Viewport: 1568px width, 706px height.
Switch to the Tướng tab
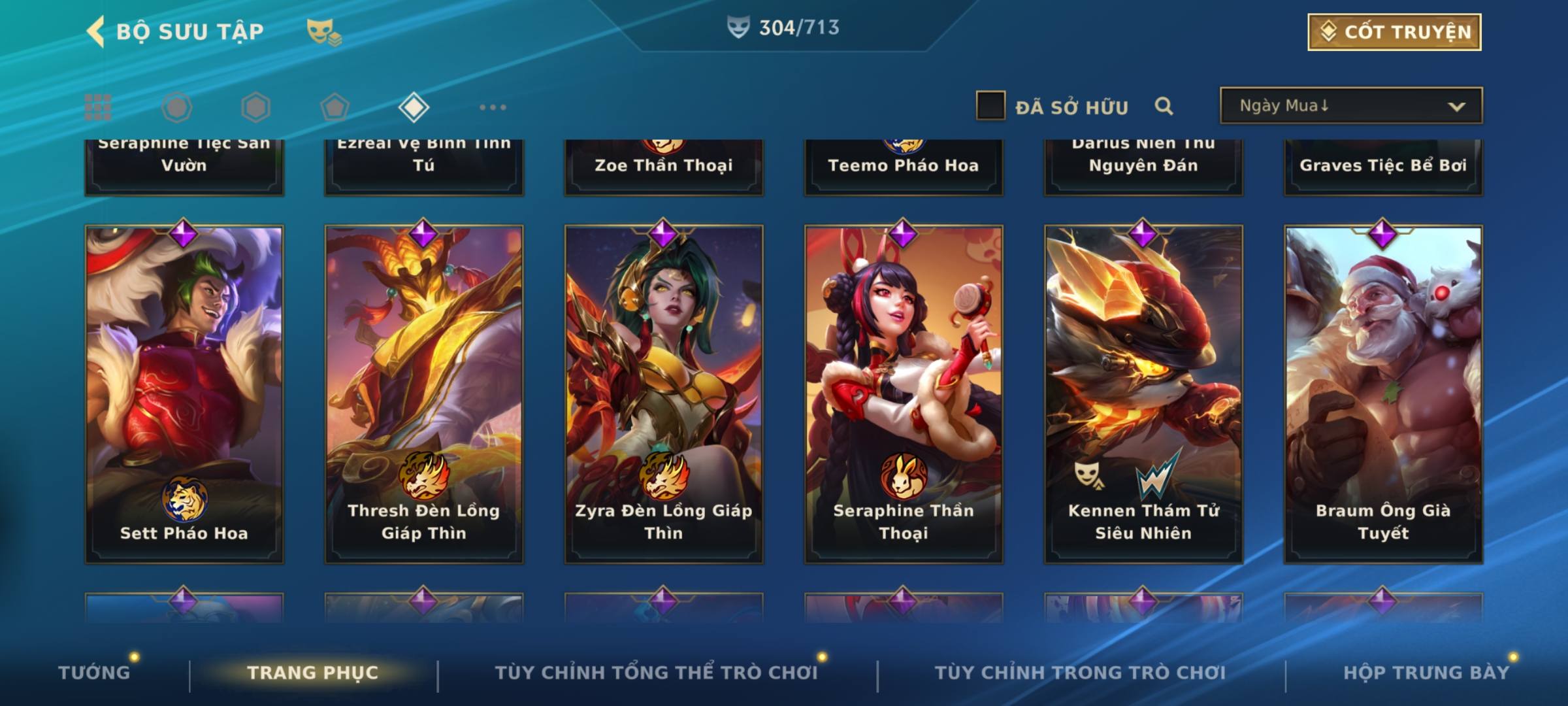(x=94, y=673)
